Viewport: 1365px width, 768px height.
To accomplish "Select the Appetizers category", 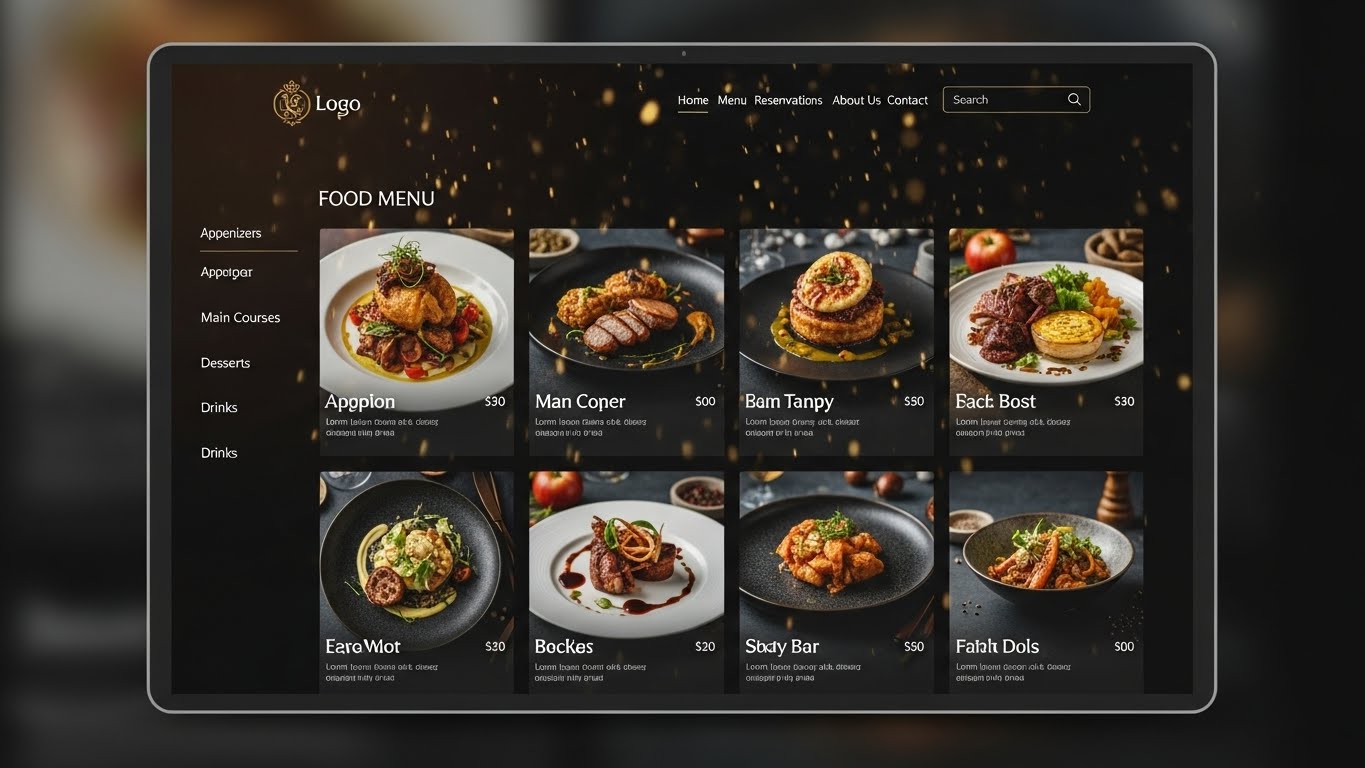I will (231, 233).
